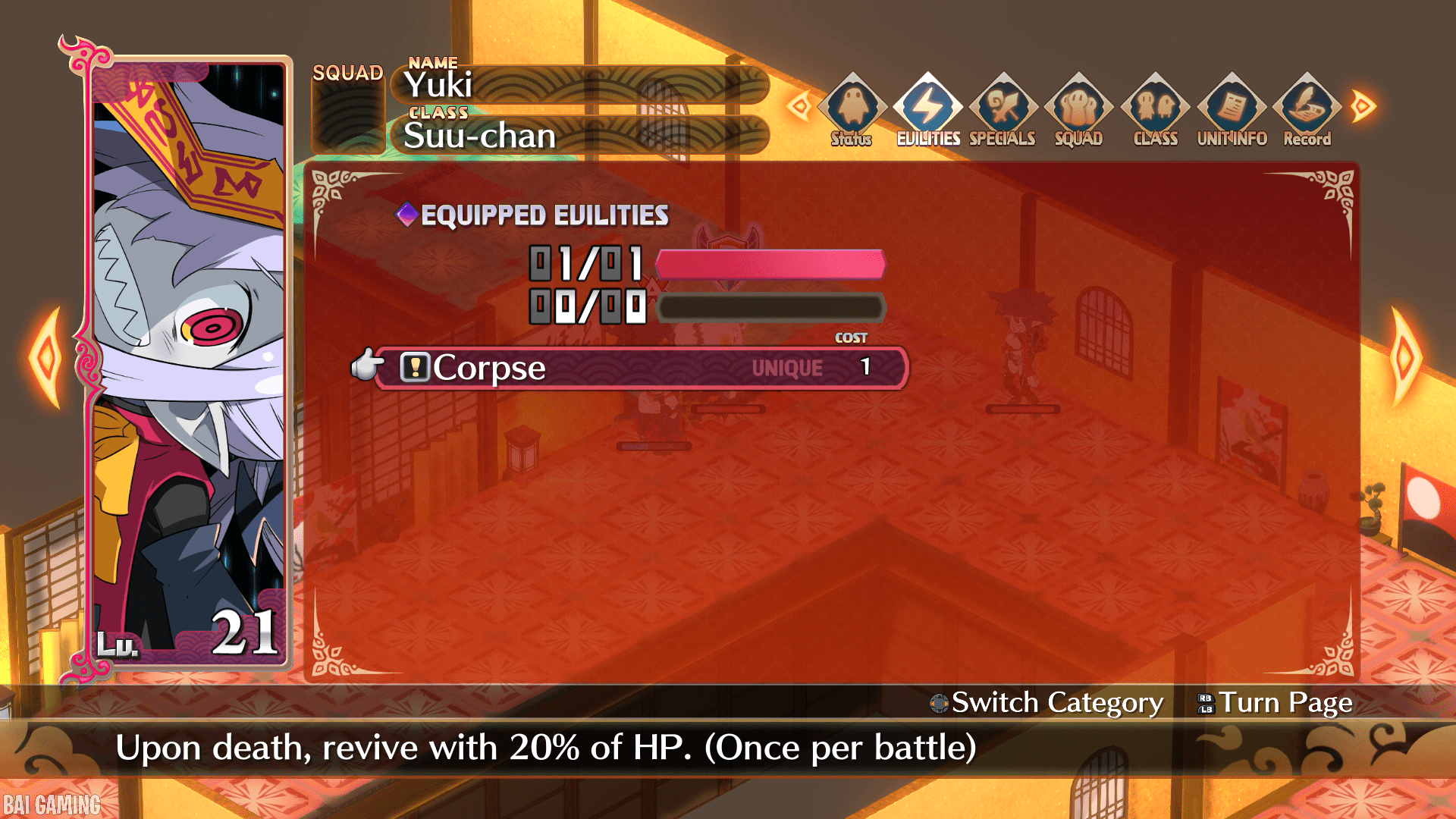Go to the Class tab
The image size is (1456, 819).
coord(1155,110)
